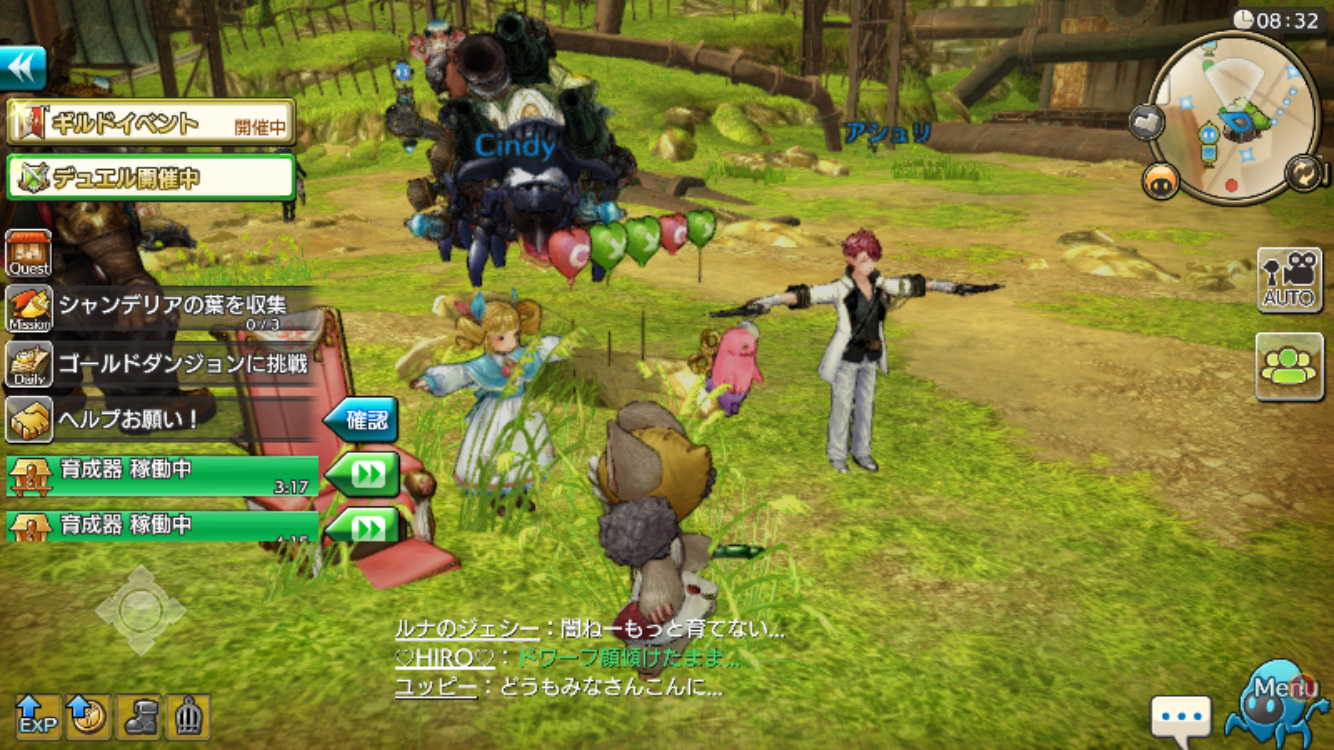
Task: Open the Quest icon
Action: coord(29,253)
